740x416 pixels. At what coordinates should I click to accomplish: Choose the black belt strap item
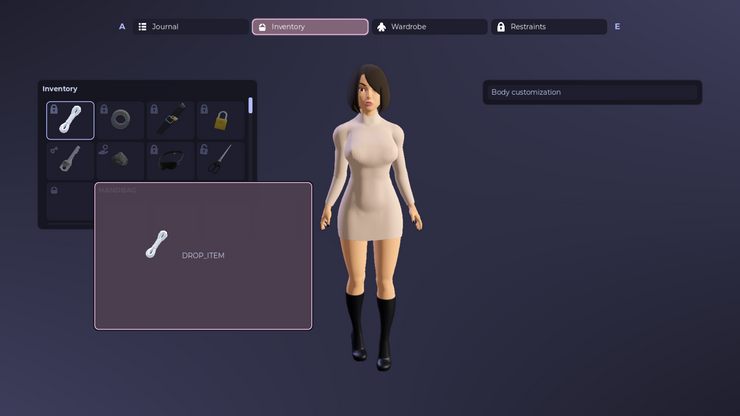170,120
